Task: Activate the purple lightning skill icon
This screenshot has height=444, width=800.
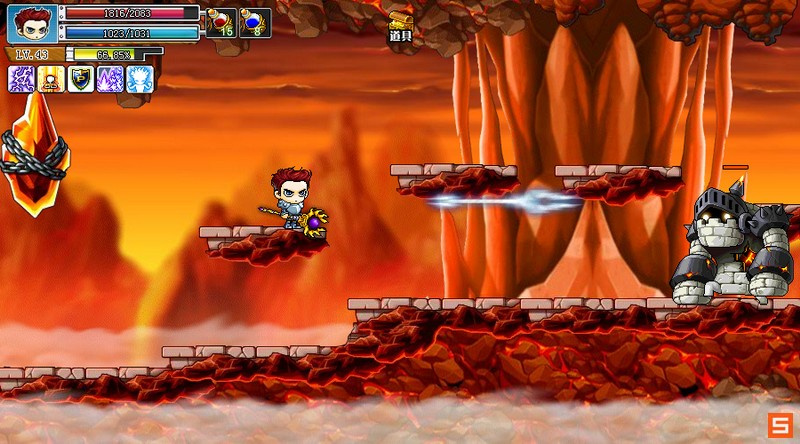Action: (x=22, y=79)
